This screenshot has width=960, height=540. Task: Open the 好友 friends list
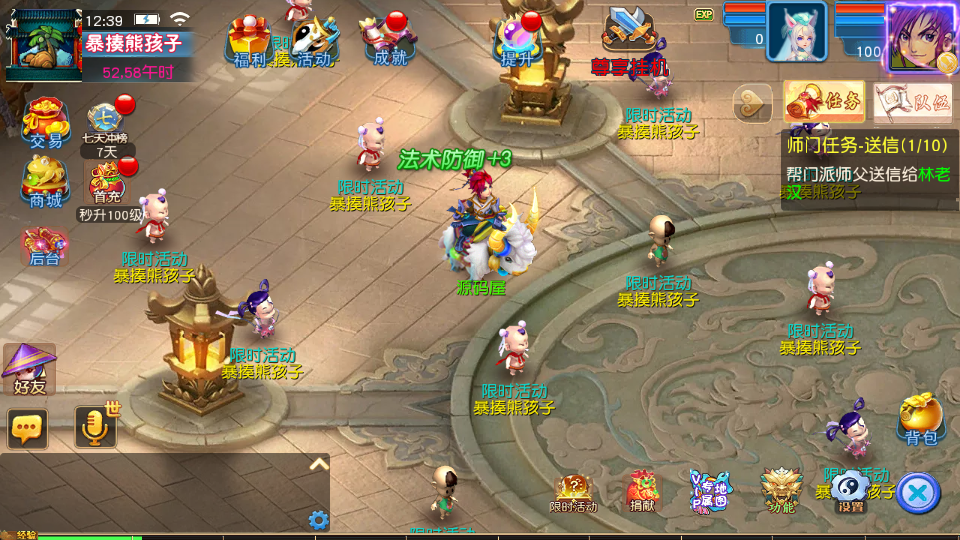pyautogui.click(x=29, y=367)
